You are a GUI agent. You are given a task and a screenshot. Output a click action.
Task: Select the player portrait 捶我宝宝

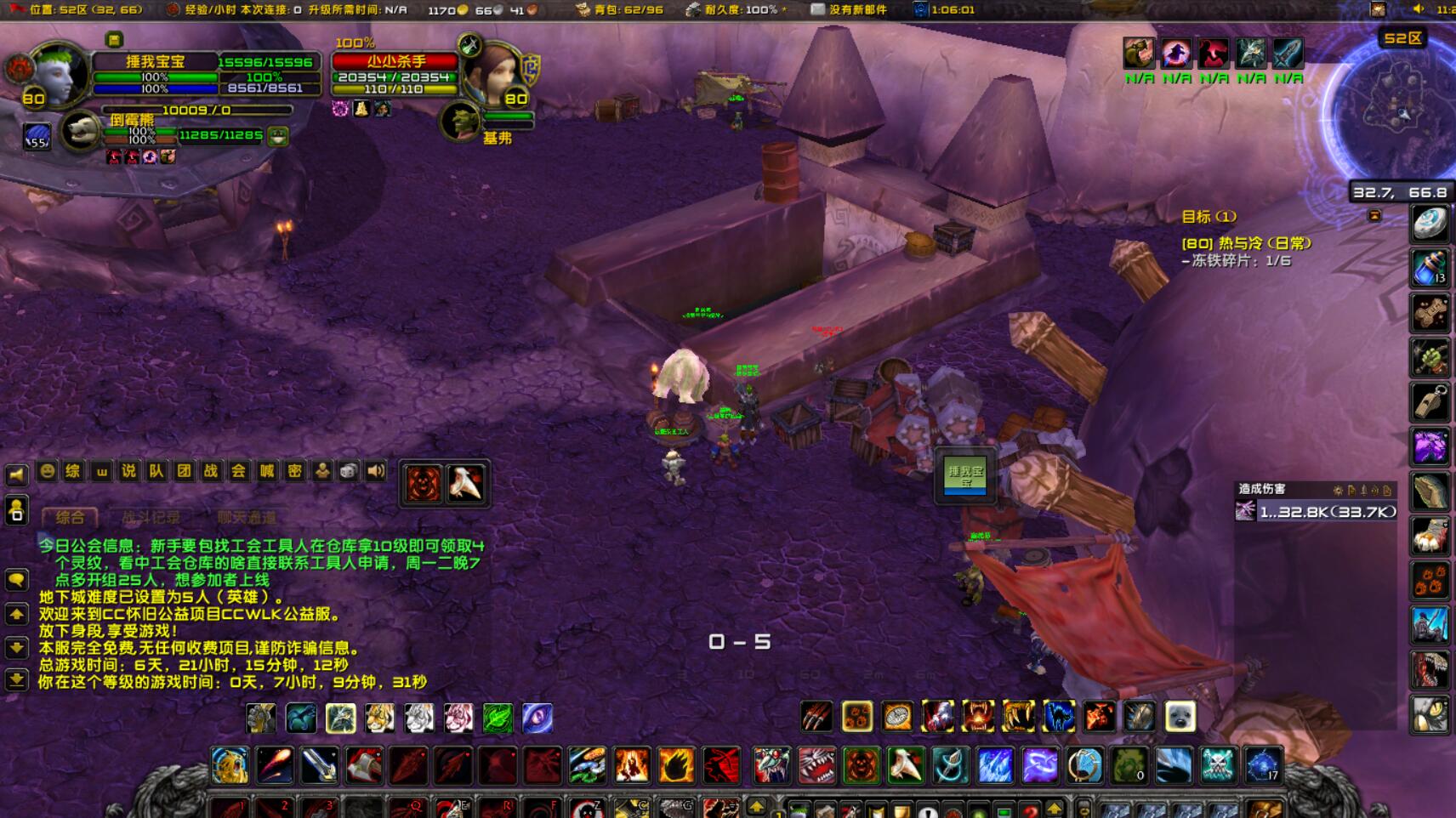pos(56,74)
